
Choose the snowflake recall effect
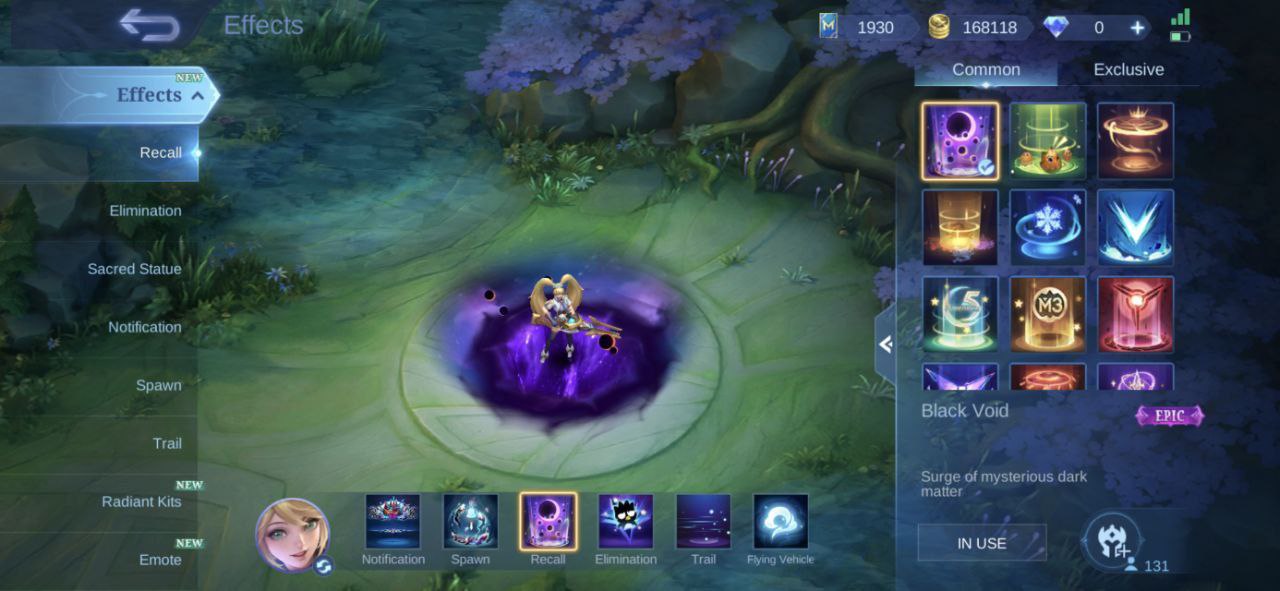(x=1047, y=227)
